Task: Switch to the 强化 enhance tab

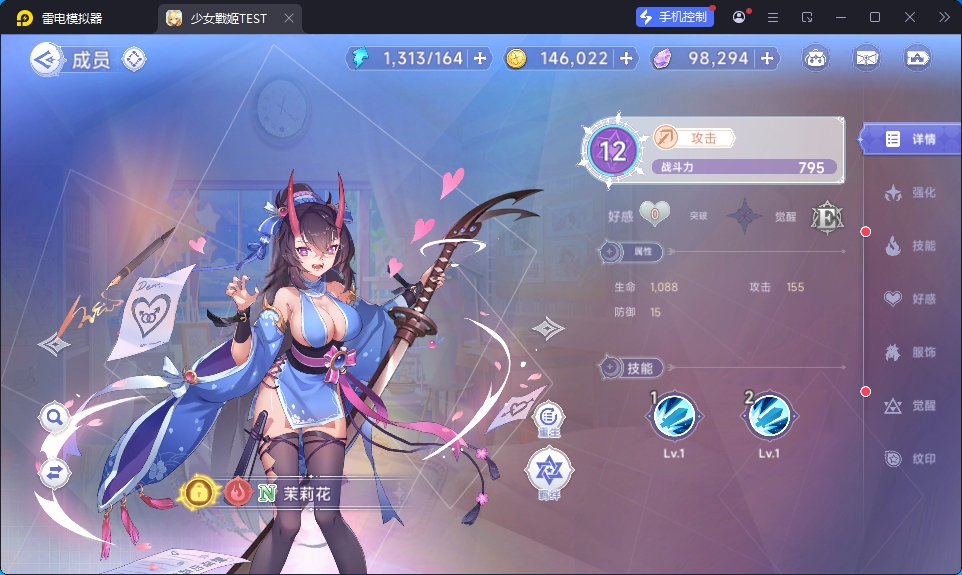Action: click(910, 193)
